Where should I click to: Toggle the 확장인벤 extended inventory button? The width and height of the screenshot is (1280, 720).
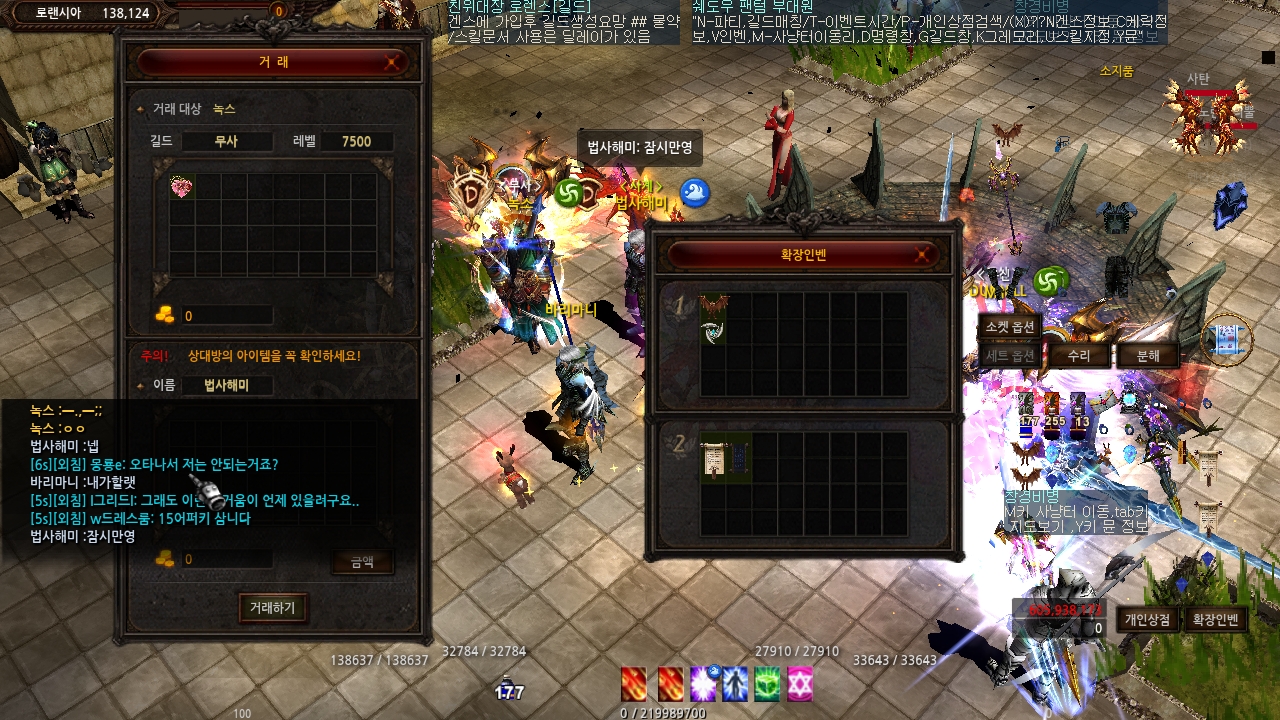(1215, 620)
